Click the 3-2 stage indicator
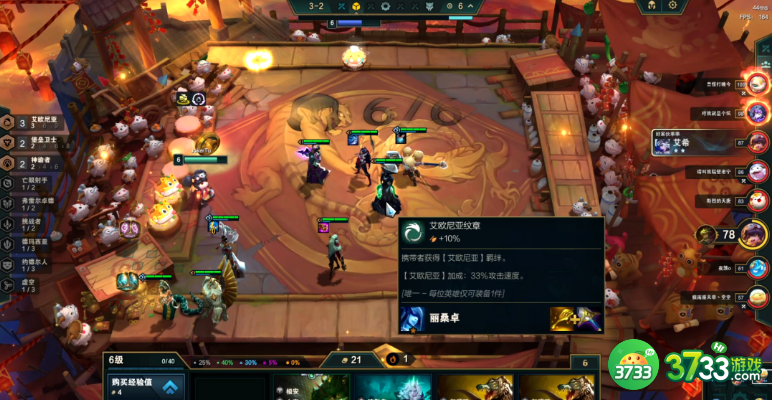Image resolution: width=773 pixels, height=400 pixels. (317, 6)
